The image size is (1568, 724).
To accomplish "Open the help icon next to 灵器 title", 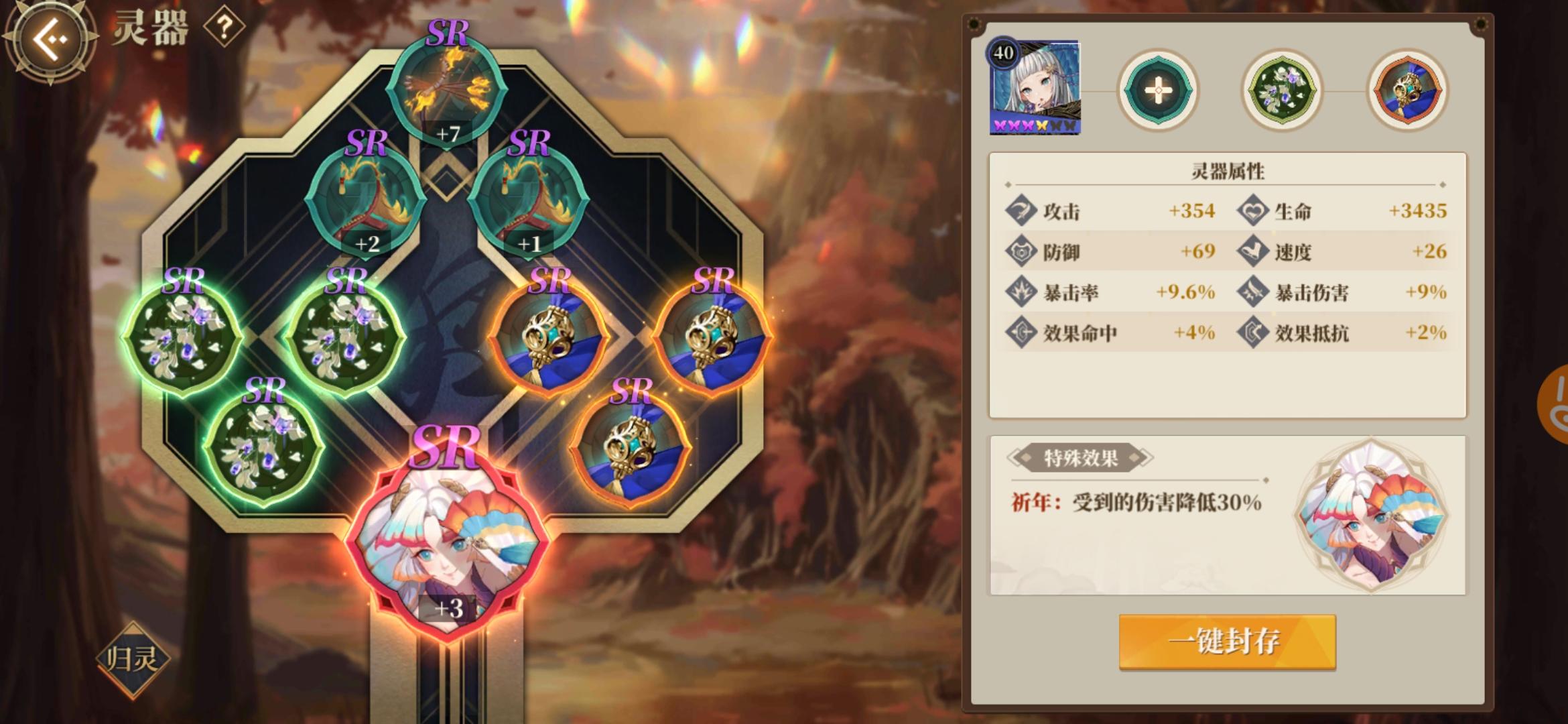I will 225,28.
